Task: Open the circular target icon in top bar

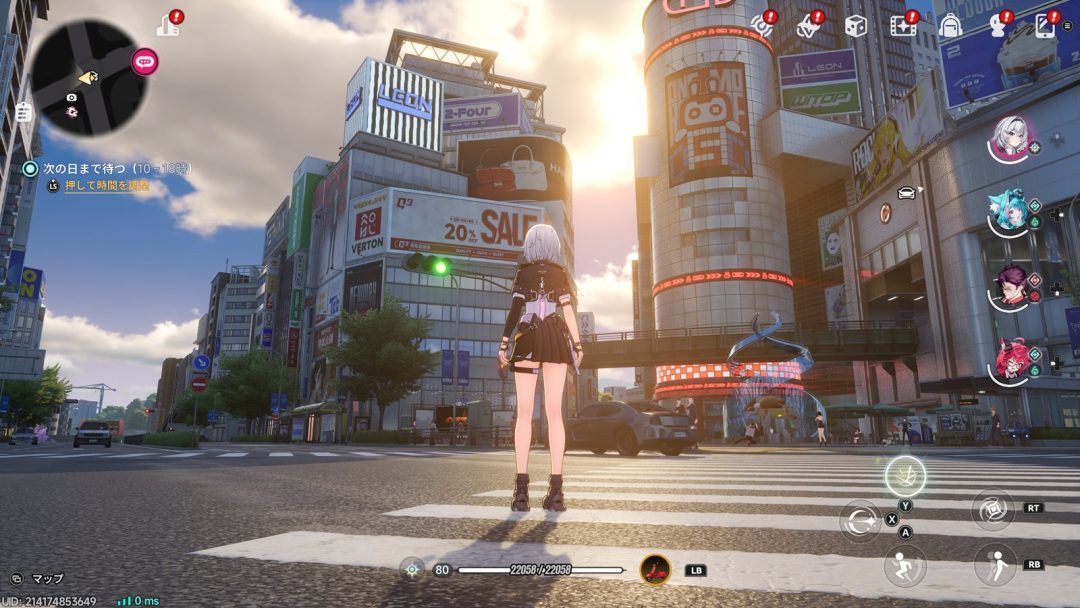Action: 762,26
